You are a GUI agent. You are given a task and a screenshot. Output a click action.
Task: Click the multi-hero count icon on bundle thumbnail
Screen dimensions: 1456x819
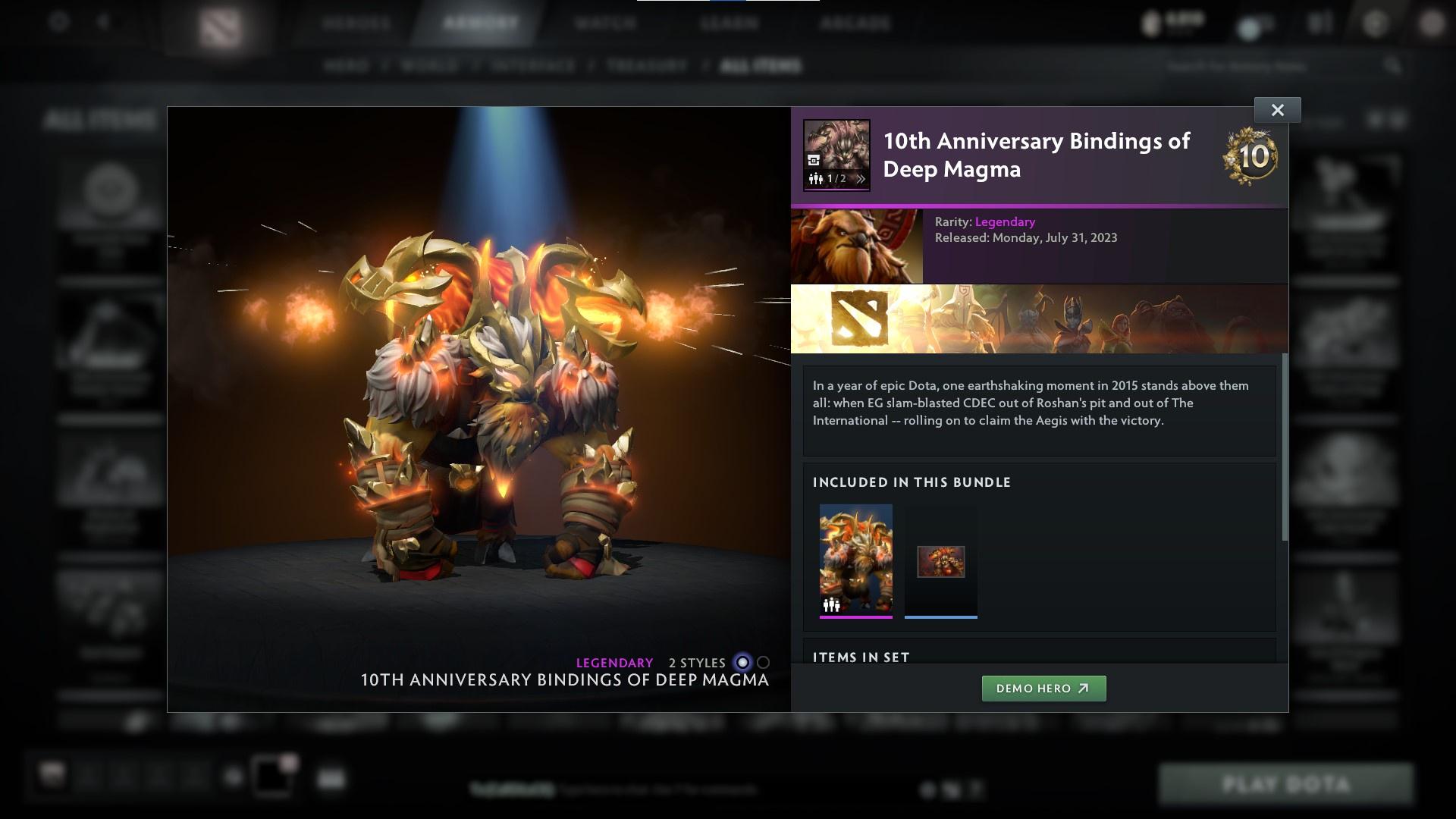[831, 604]
